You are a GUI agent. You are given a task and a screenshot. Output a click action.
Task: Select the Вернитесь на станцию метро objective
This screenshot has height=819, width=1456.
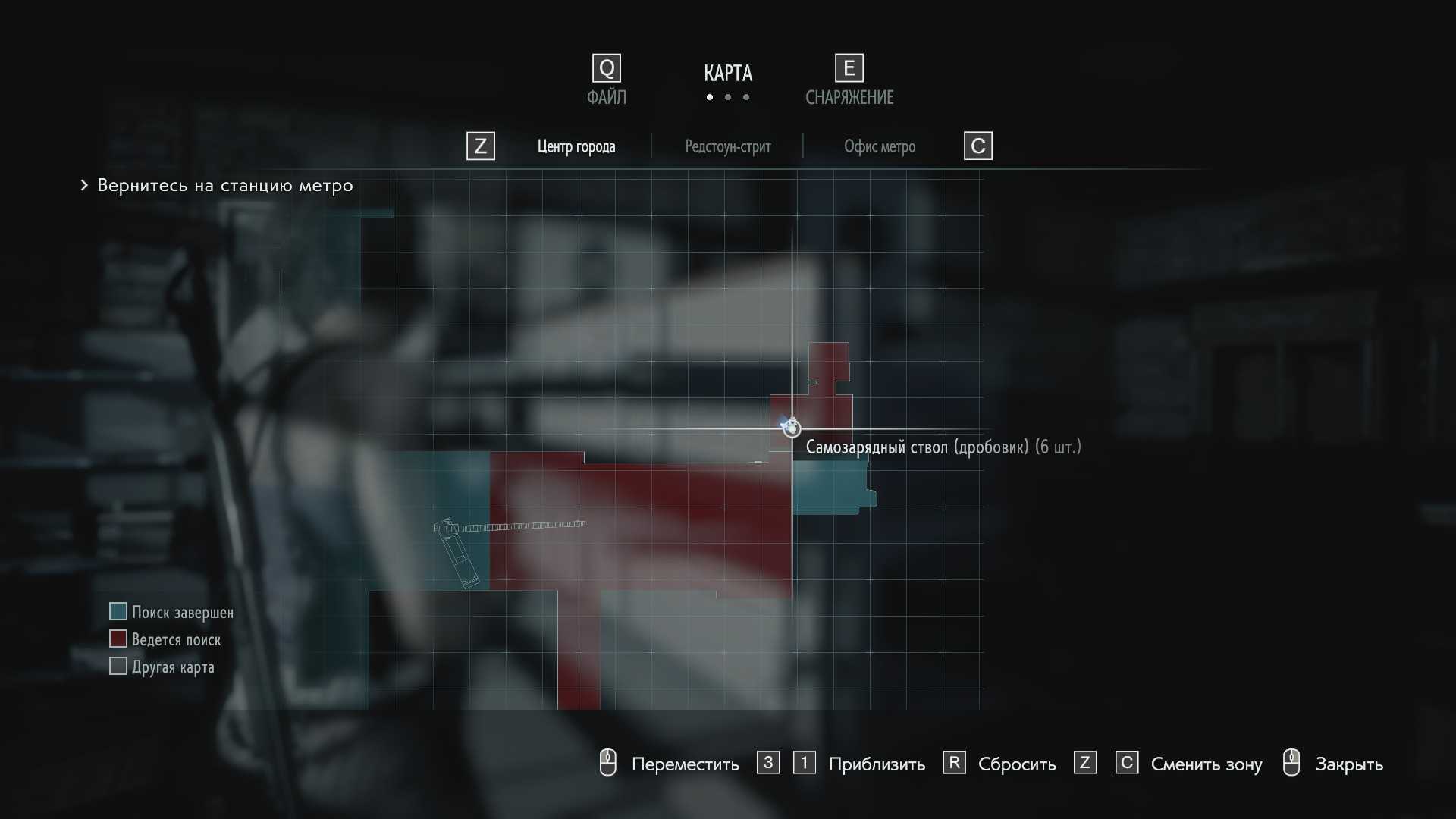coord(224,186)
